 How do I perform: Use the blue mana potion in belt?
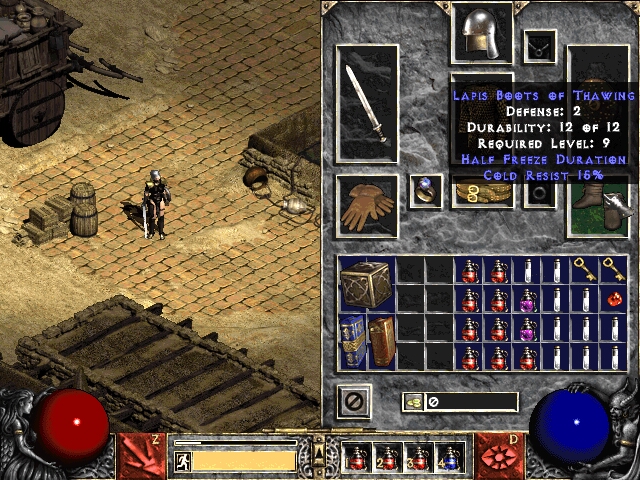(448, 458)
